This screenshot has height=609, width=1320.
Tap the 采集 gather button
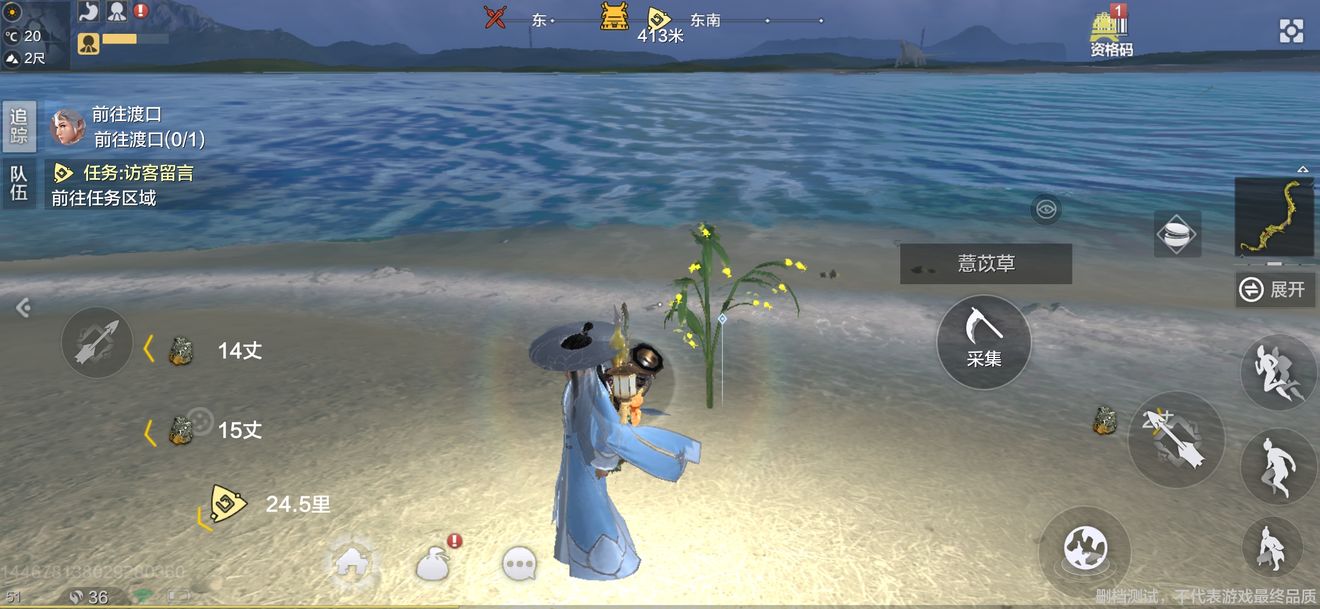pyautogui.click(x=983, y=341)
